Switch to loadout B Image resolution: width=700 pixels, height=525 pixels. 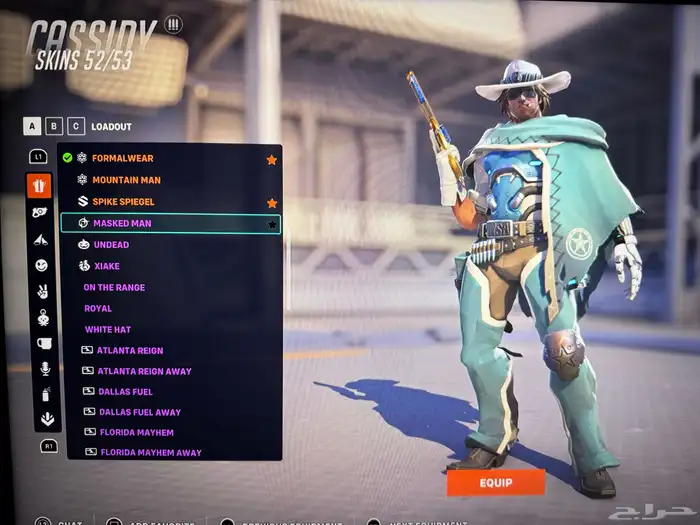[x=55, y=126]
